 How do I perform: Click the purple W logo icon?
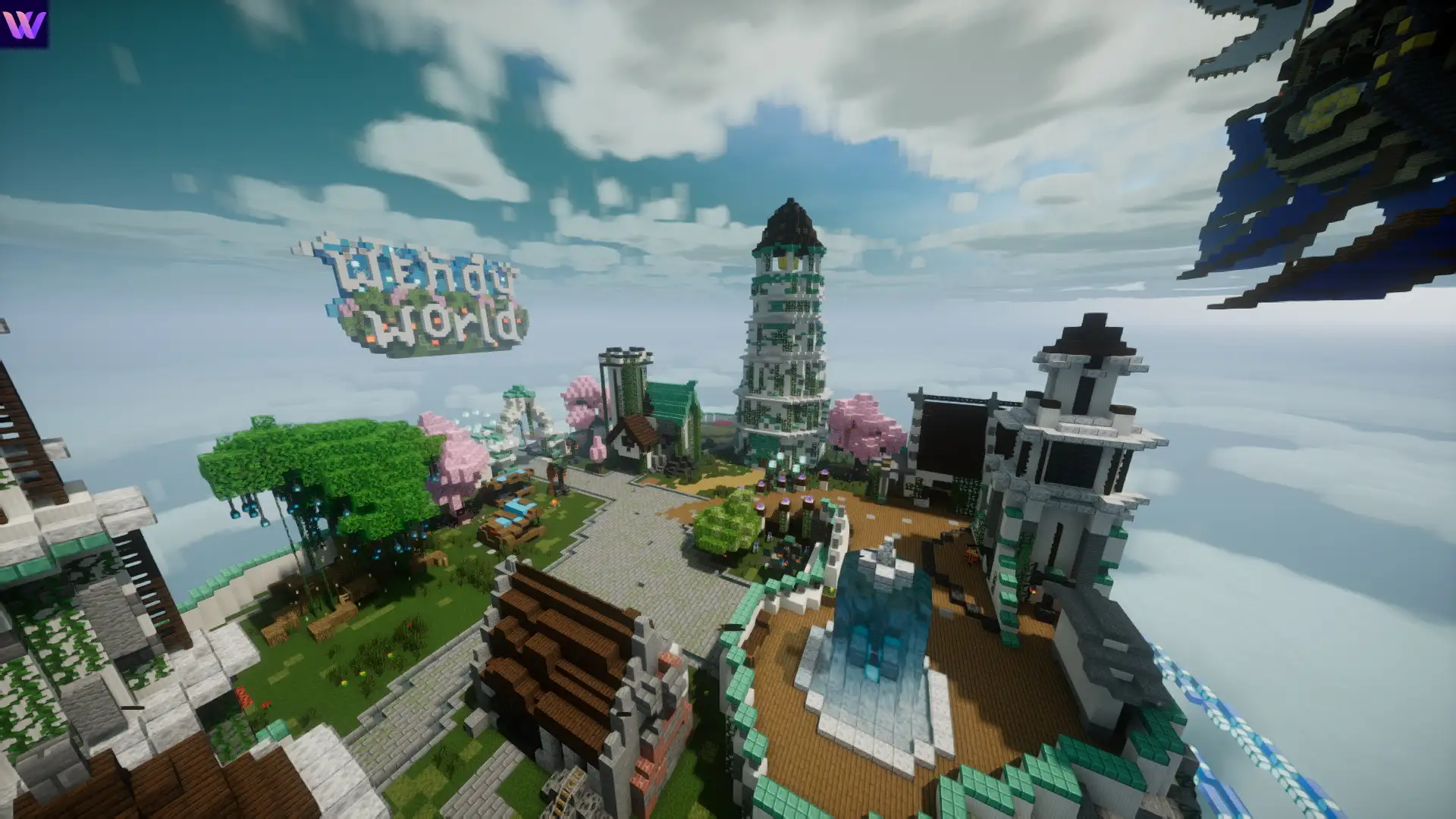tap(24, 24)
